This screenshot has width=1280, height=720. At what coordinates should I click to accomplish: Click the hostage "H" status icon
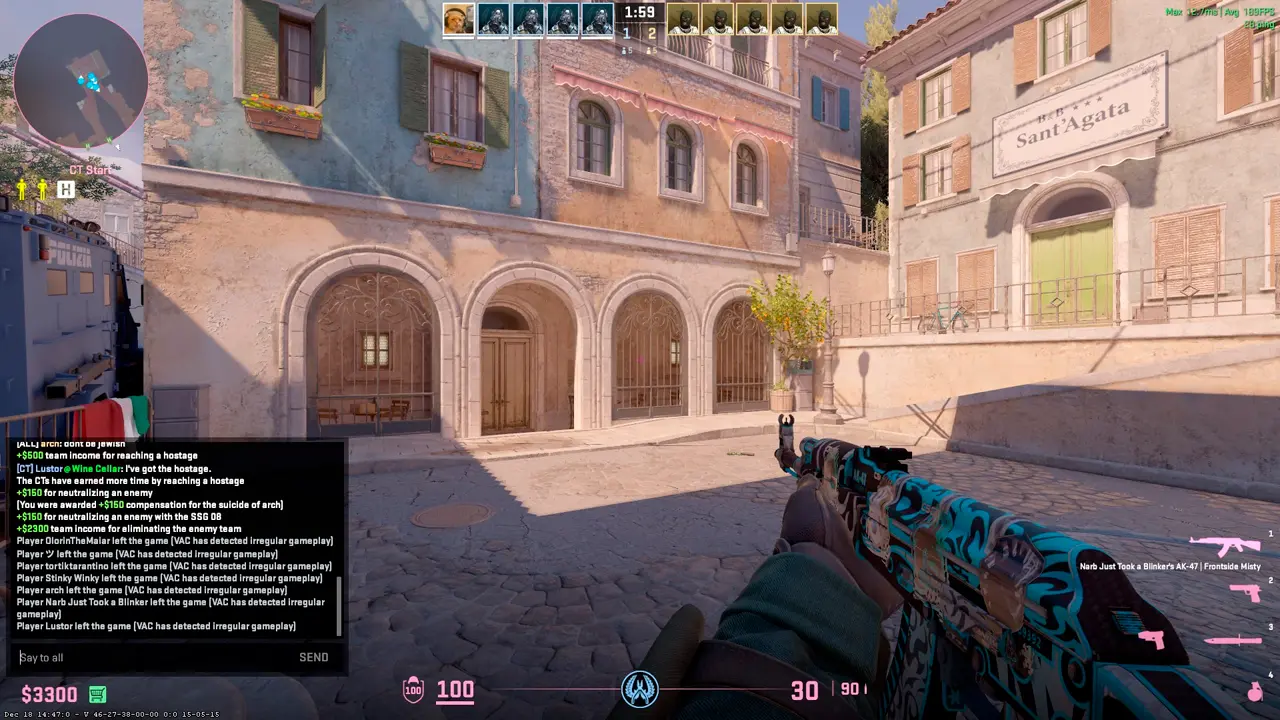[x=66, y=189]
